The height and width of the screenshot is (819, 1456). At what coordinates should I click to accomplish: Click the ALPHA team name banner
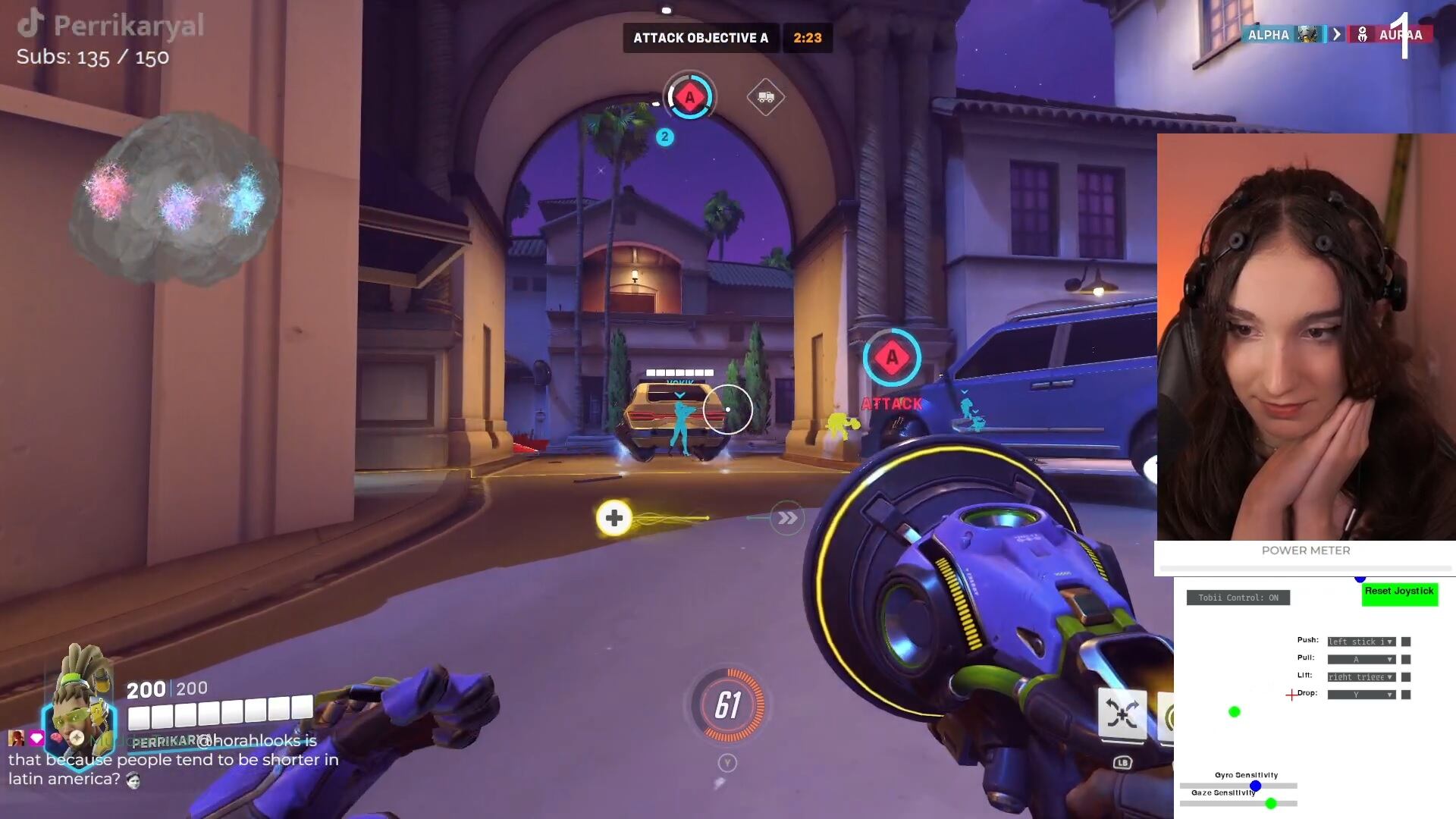pyautogui.click(x=1268, y=35)
